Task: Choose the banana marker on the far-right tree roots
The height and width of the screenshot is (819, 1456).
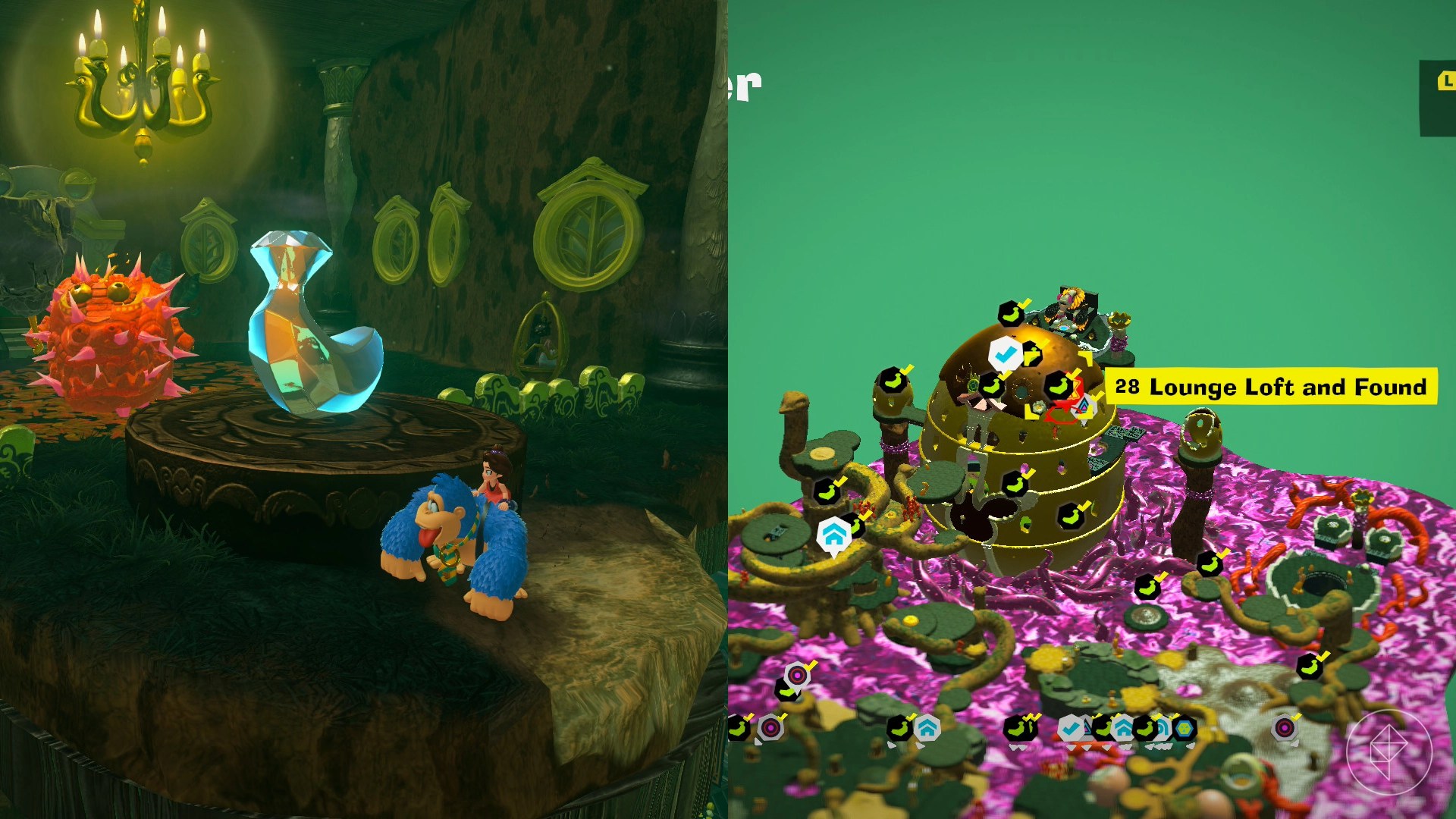Action: (1310, 667)
